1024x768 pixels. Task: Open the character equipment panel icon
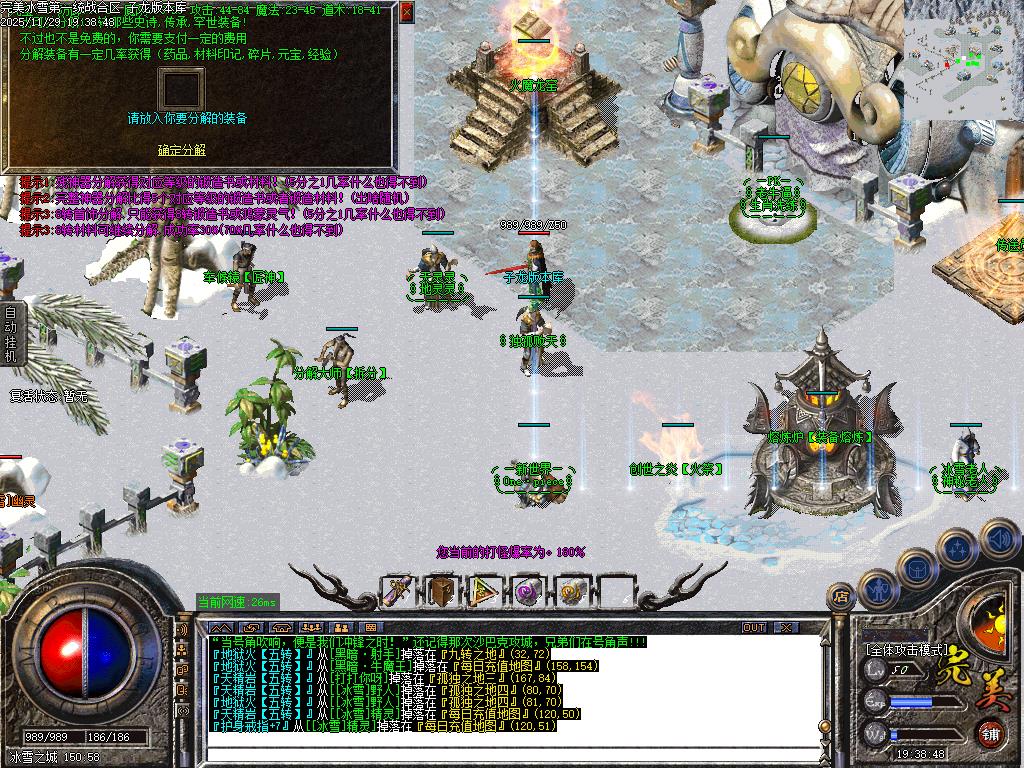(x=877, y=589)
